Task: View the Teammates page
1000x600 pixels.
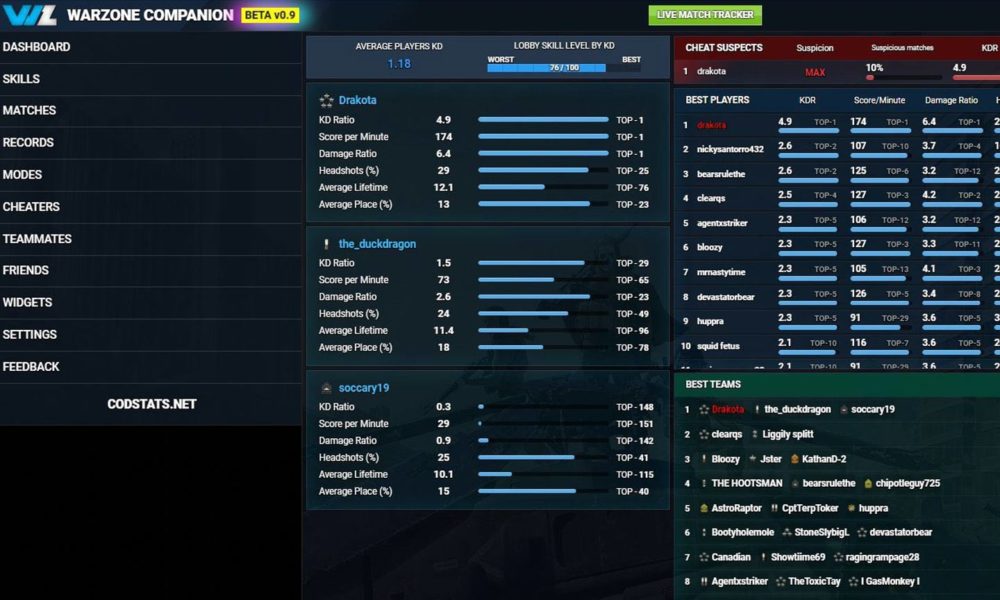Action: [37, 239]
